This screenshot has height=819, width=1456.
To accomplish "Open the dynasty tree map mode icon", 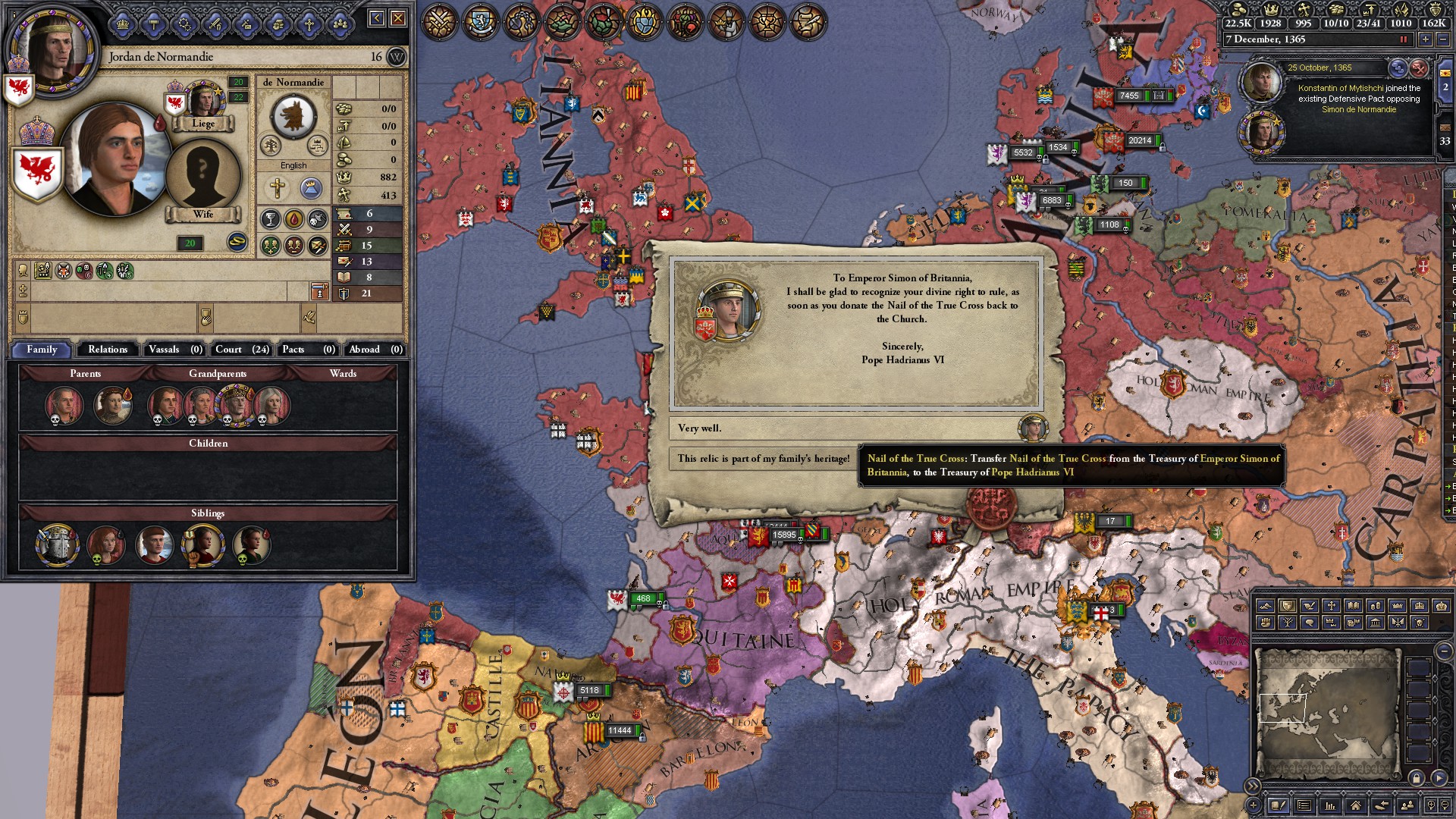I will (x=1288, y=622).
